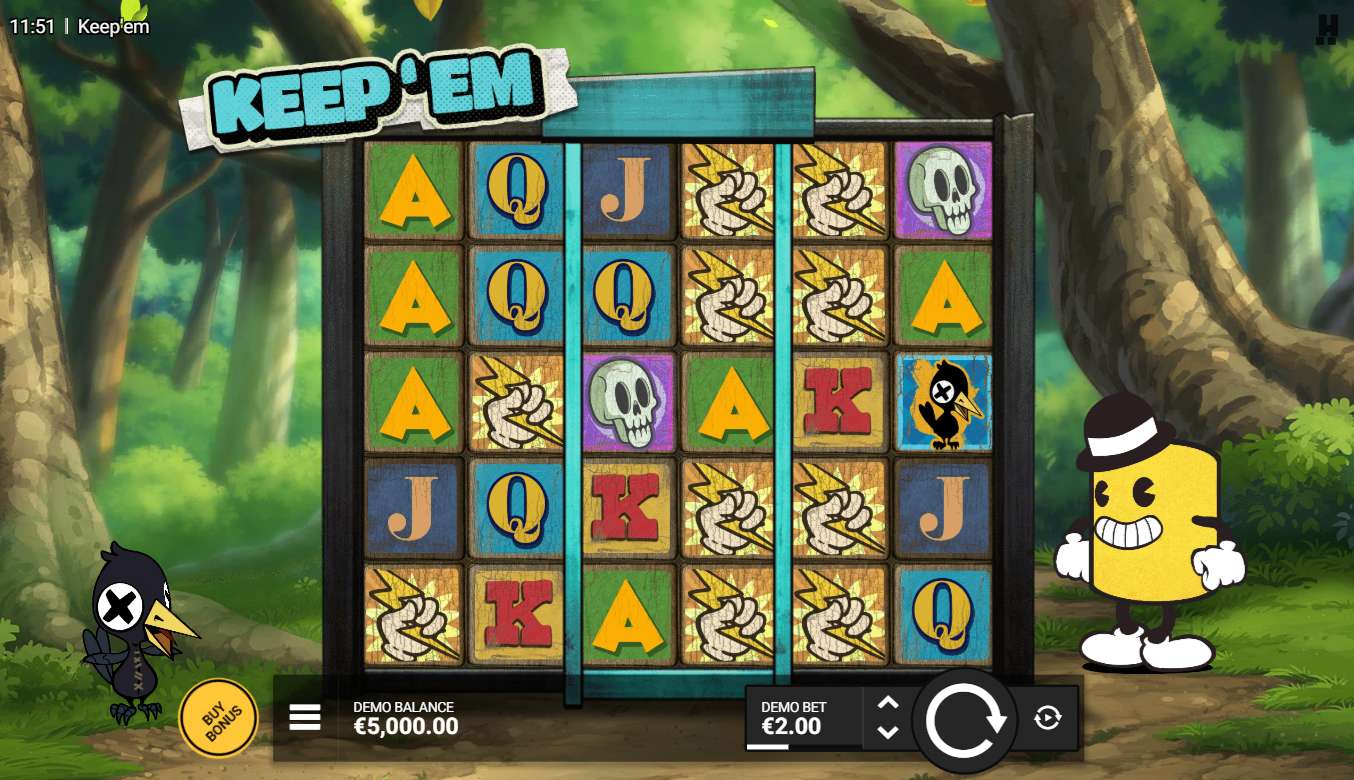This screenshot has height=780, width=1354.
Task: Open the Buy Bonus feature
Action: [x=217, y=717]
